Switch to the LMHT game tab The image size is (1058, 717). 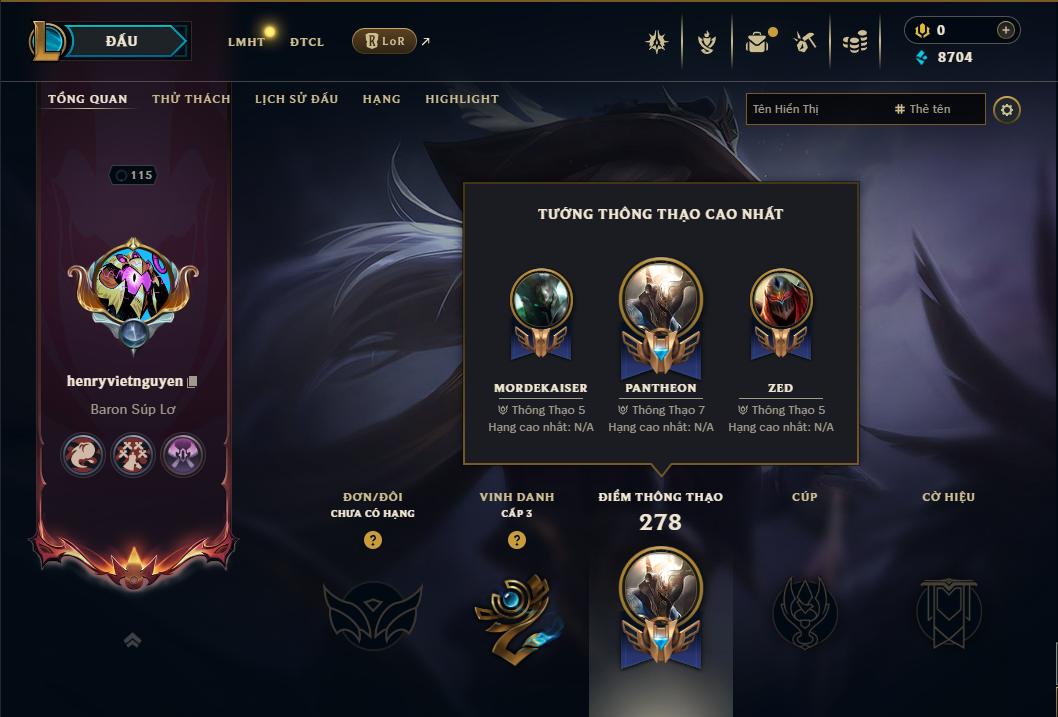[x=246, y=42]
